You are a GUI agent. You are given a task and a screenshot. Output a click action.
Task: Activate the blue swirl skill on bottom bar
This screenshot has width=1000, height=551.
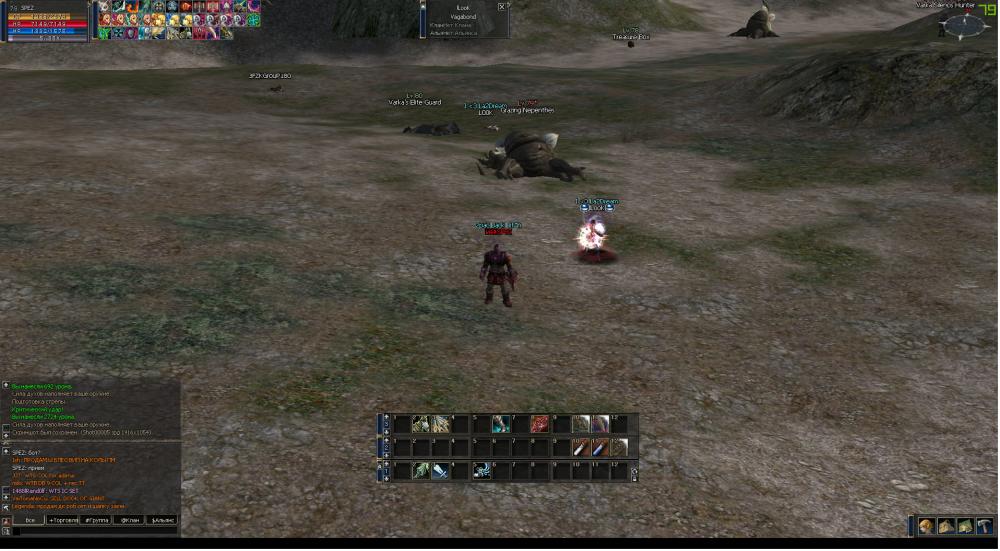coord(481,470)
